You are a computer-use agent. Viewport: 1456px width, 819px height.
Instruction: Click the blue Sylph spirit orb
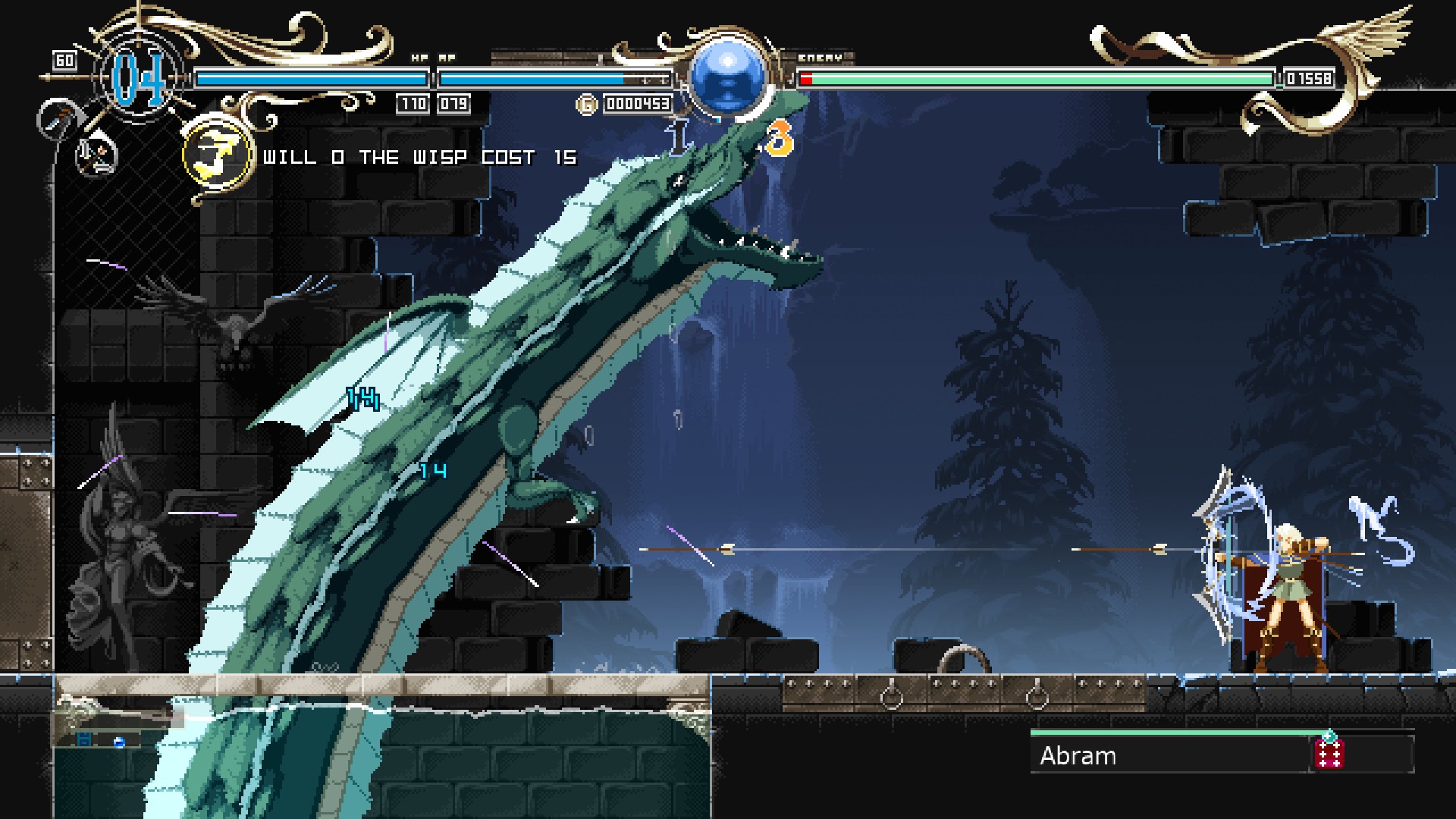[727, 76]
